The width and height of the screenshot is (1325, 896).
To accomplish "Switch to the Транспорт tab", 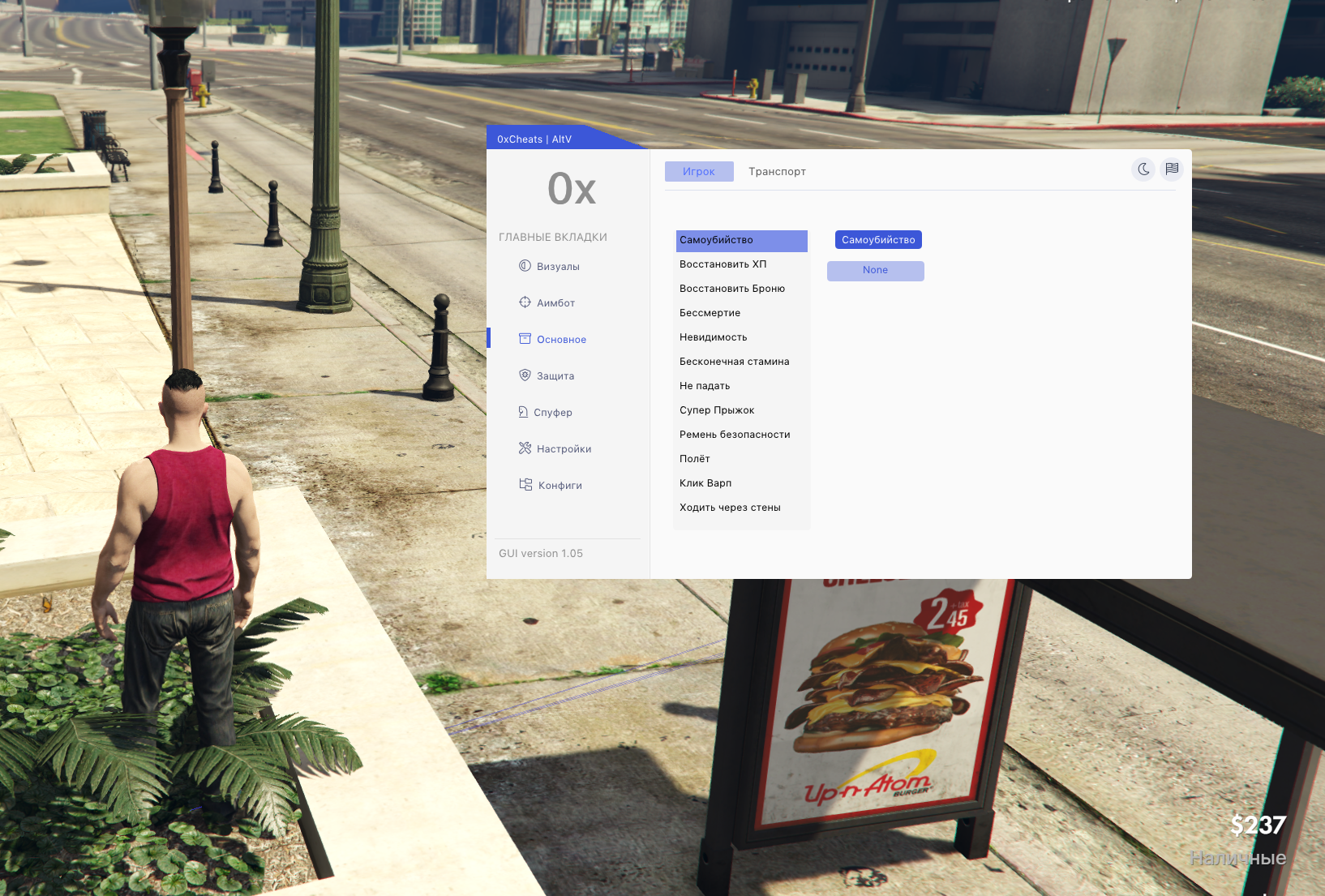I will [777, 172].
